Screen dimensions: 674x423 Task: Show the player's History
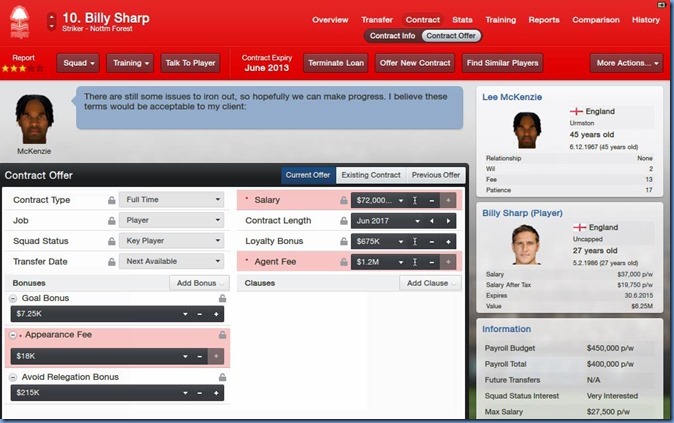[x=646, y=19]
